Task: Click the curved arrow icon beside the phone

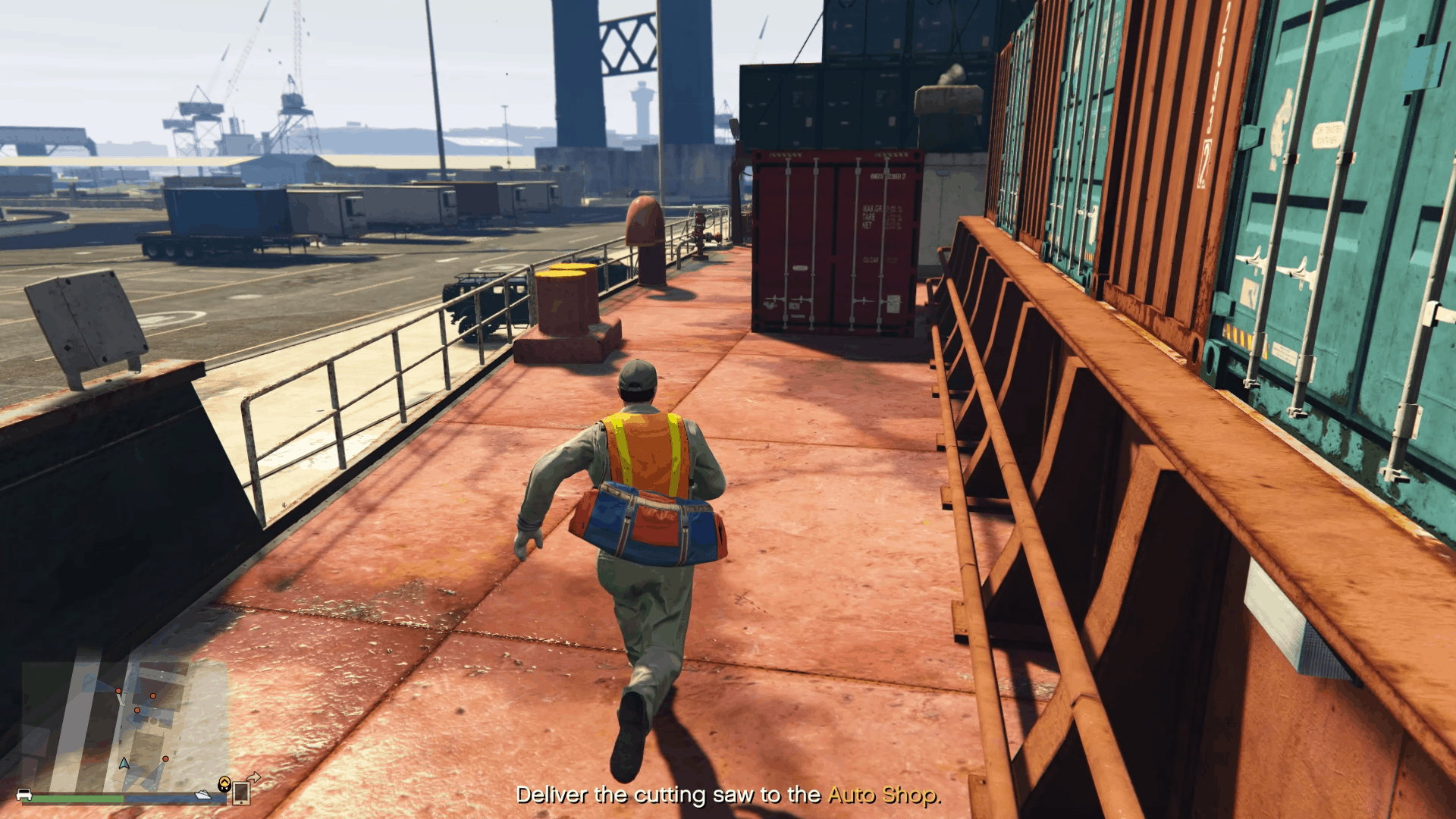Action: click(255, 778)
